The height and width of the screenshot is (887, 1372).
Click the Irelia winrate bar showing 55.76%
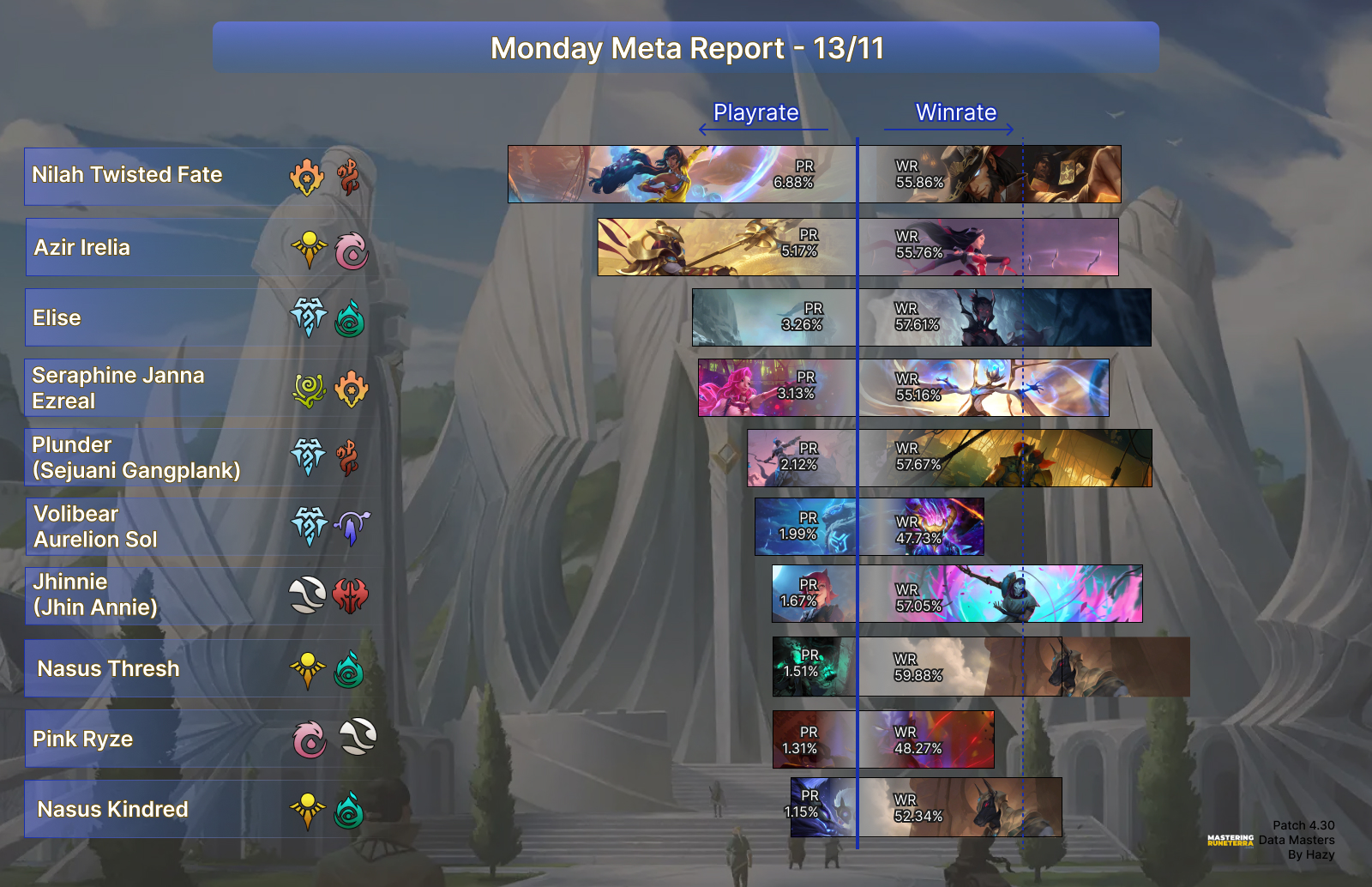pos(988,247)
